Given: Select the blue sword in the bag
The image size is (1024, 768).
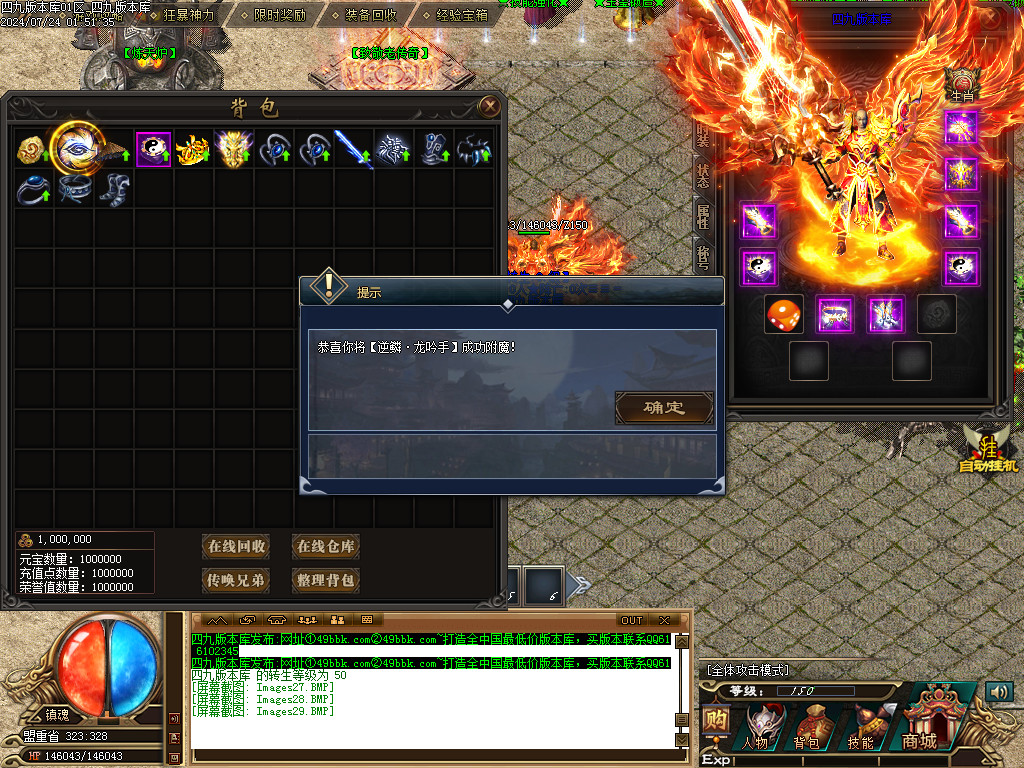Looking at the screenshot, I should click(353, 149).
